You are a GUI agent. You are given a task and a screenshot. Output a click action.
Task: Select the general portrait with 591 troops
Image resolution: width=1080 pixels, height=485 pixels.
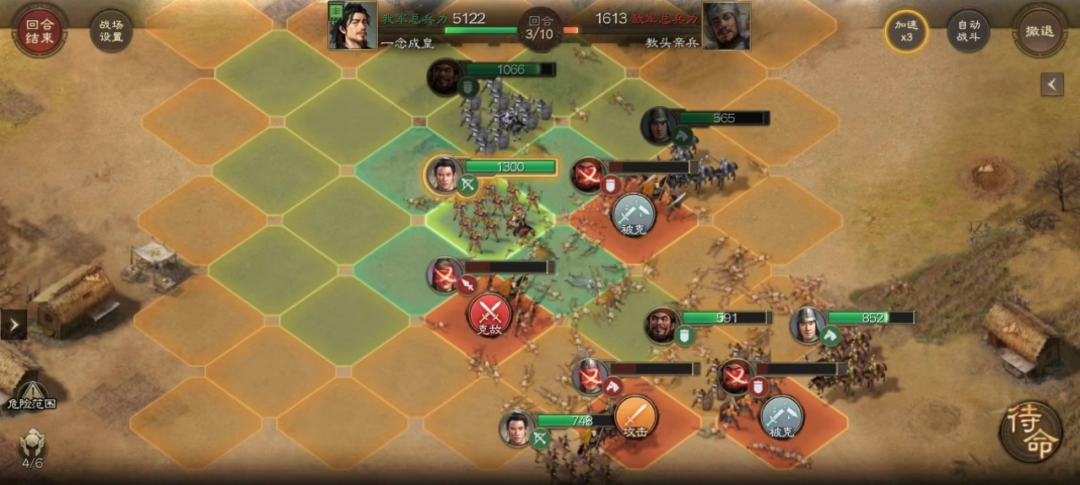coord(661,324)
